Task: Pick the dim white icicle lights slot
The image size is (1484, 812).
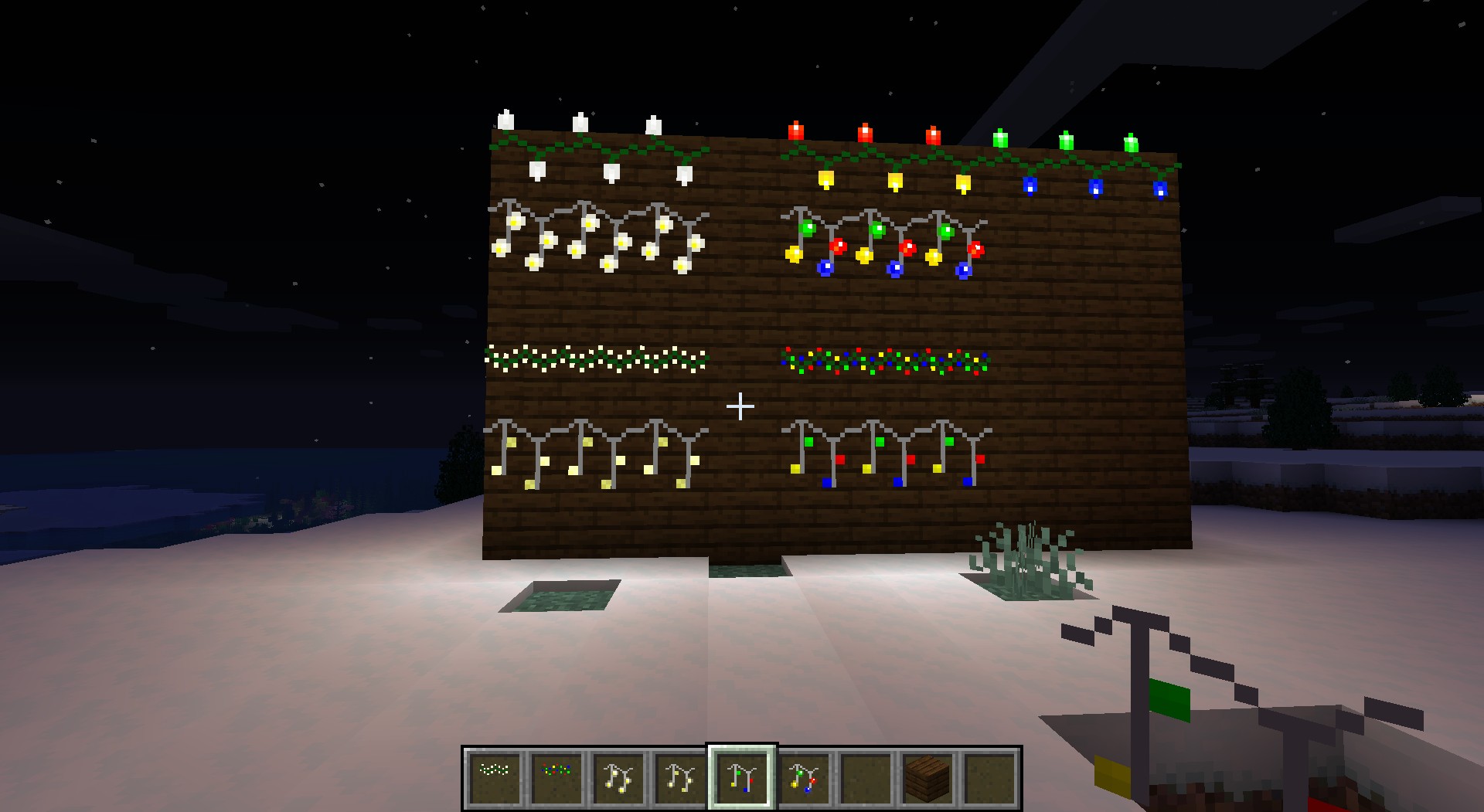Action: [x=680, y=777]
